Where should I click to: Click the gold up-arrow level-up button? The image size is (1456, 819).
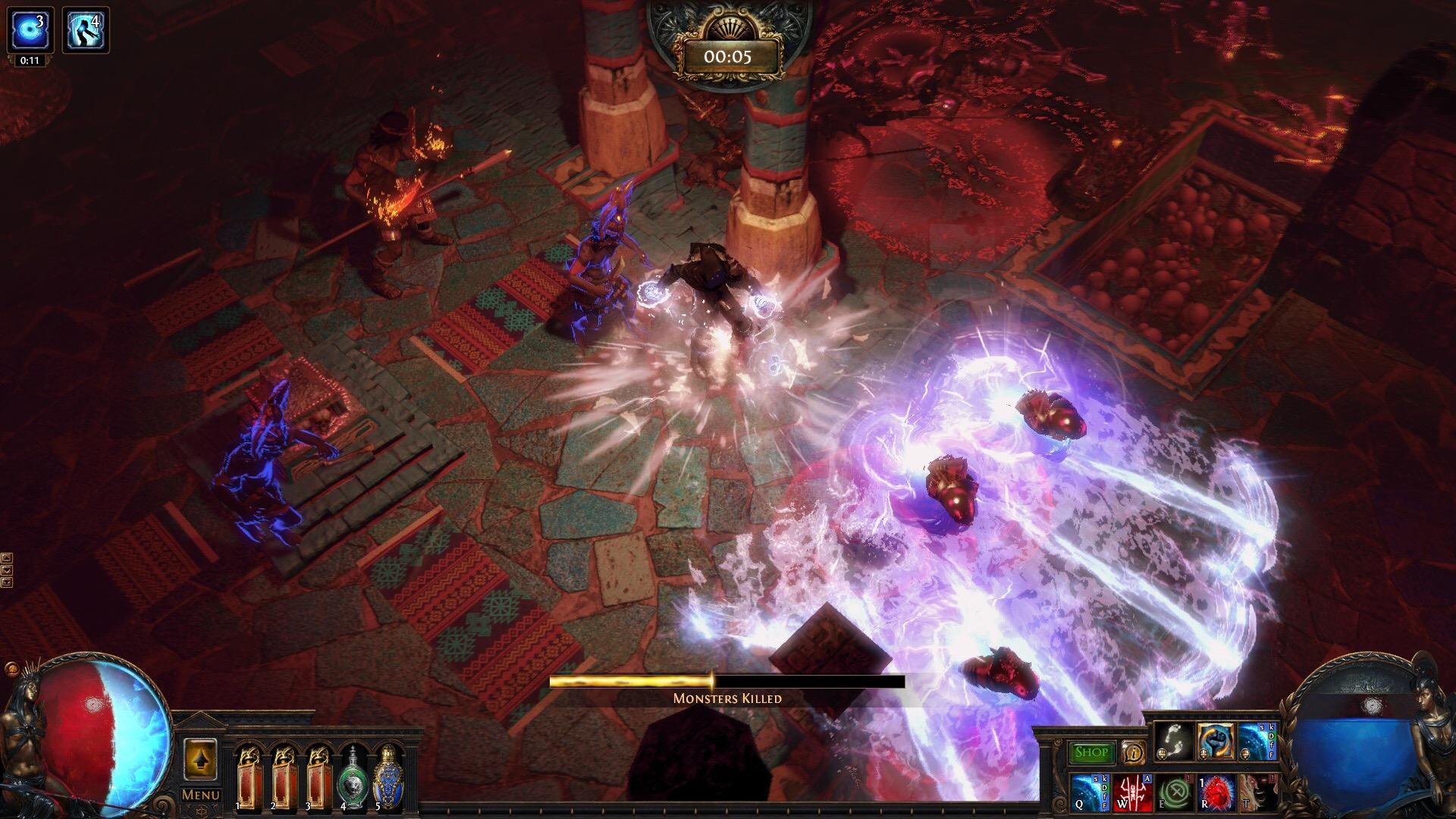click(200, 758)
